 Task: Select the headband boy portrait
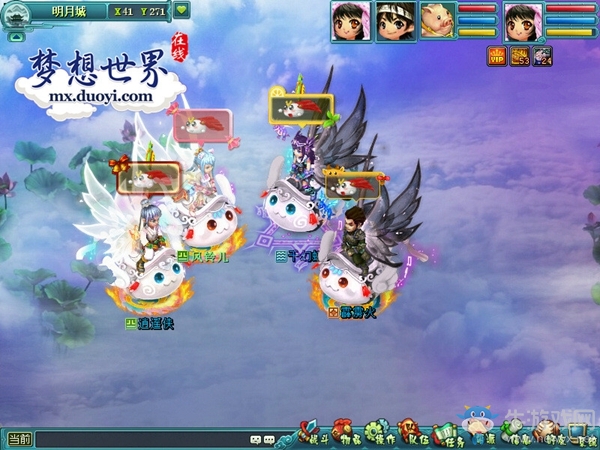393,20
